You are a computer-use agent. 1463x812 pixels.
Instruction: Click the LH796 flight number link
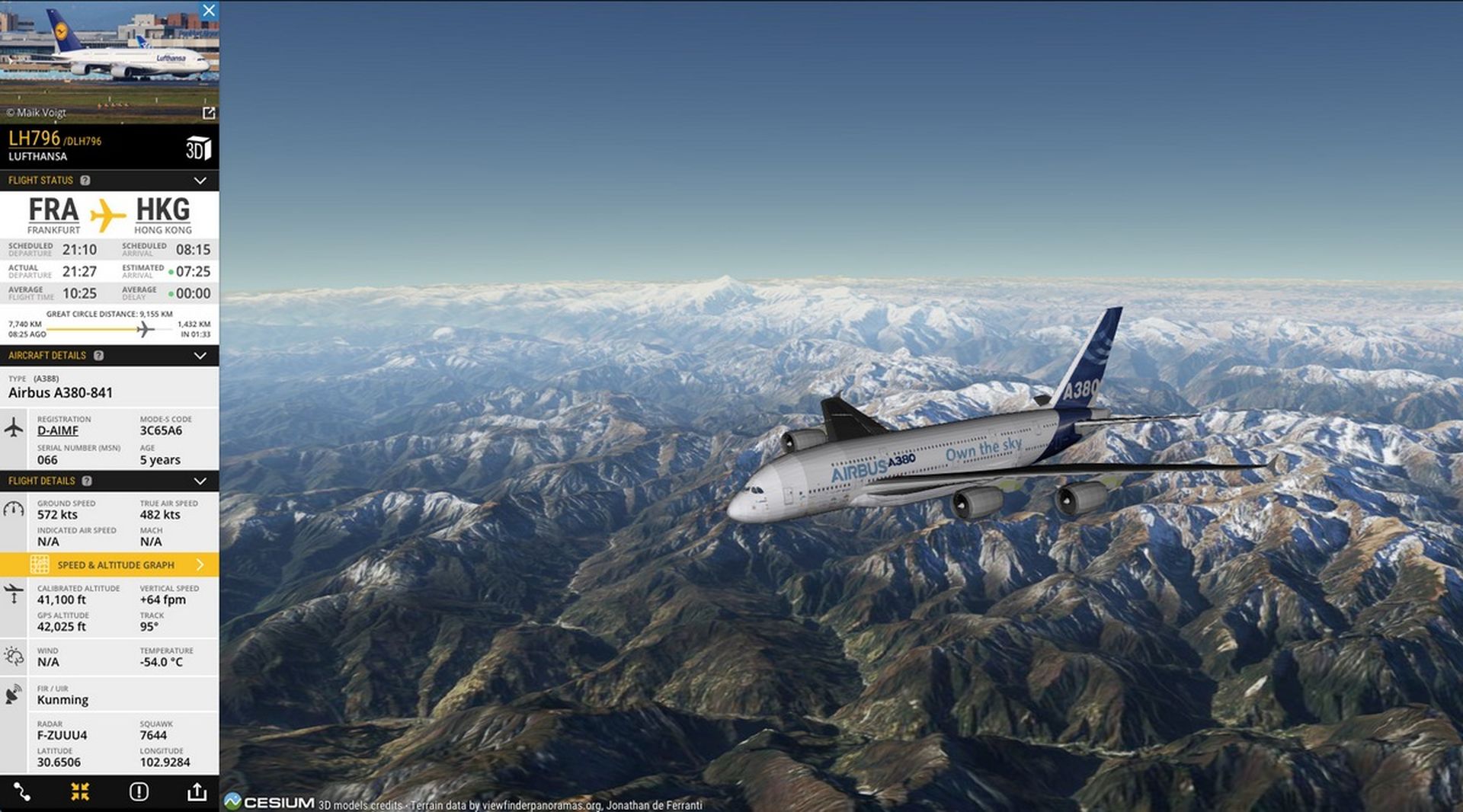[x=34, y=139]
